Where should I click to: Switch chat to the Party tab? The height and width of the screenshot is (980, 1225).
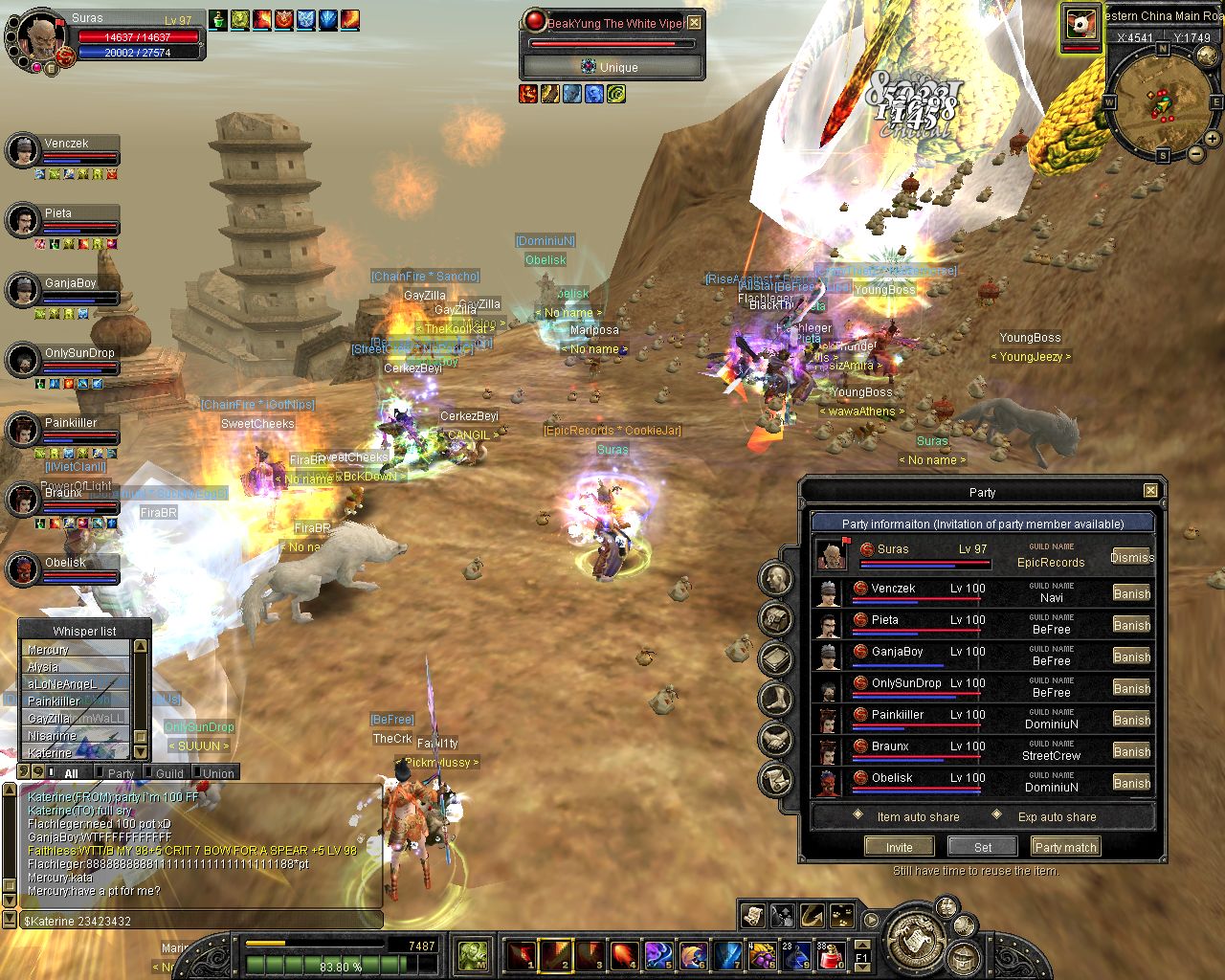[x=121, y=773]
